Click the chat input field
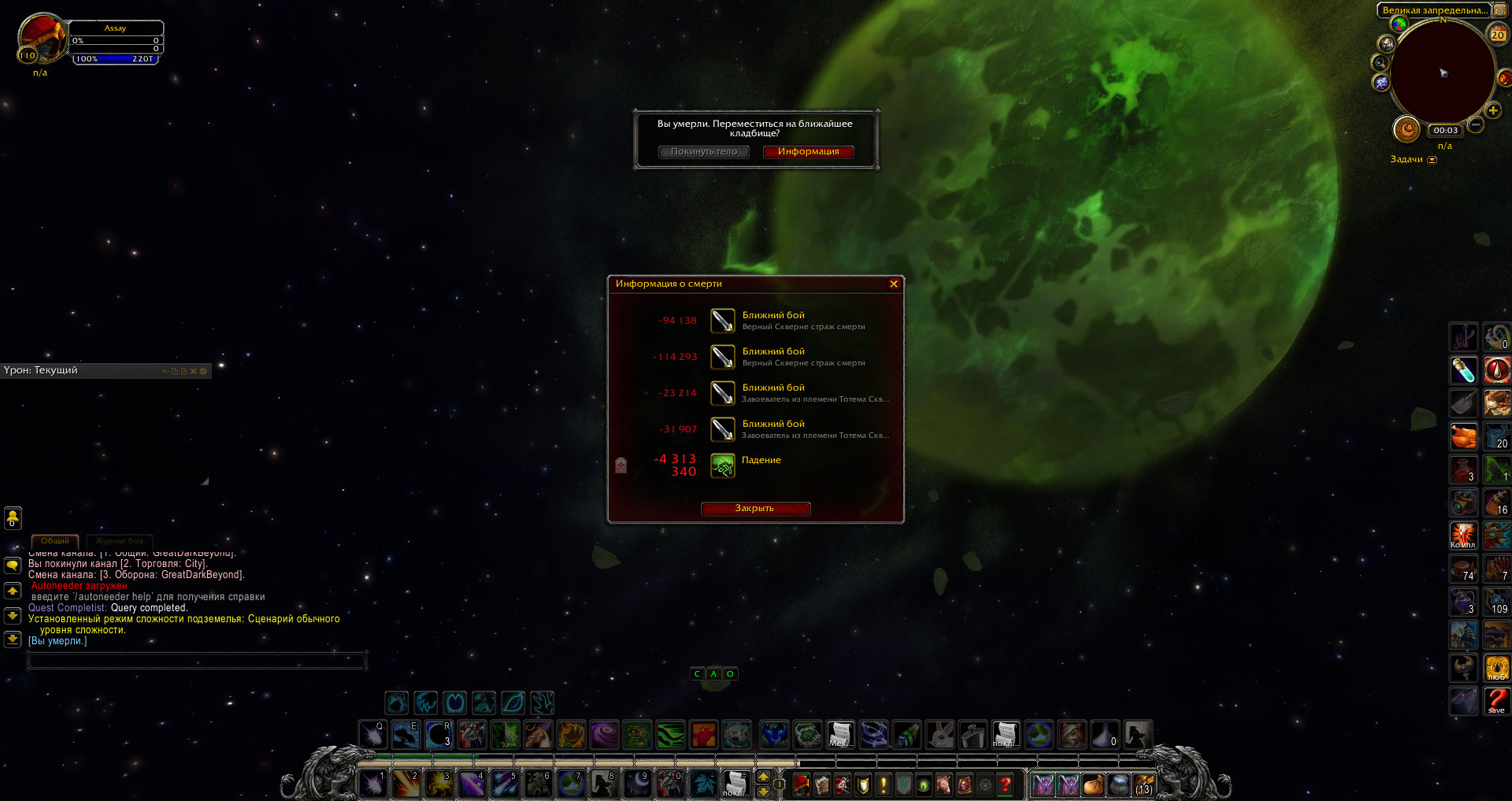The image size is (1512, 801). tap(197, 661)
